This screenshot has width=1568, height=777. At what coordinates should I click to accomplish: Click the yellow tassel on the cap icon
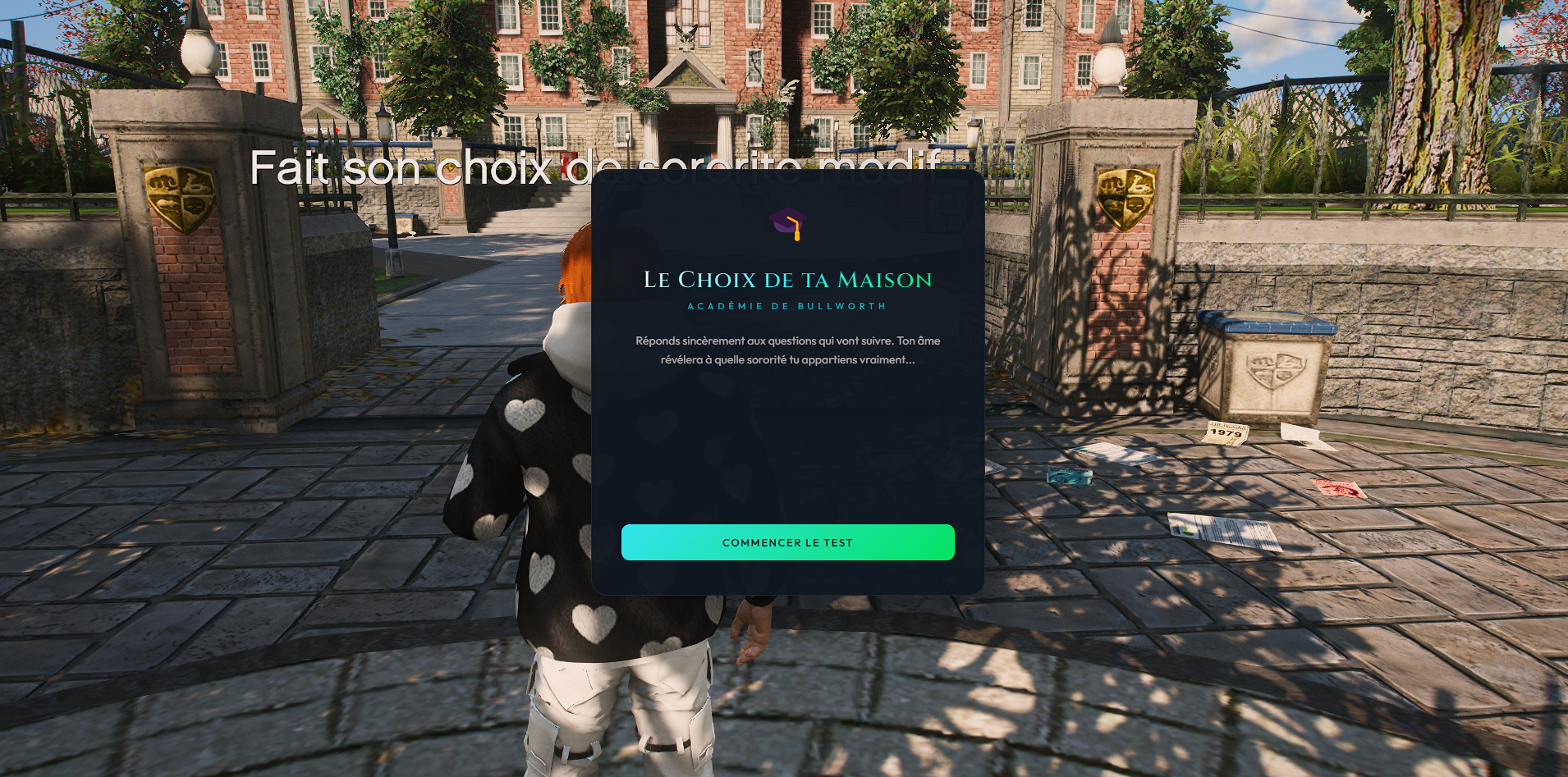click(798, 235)
